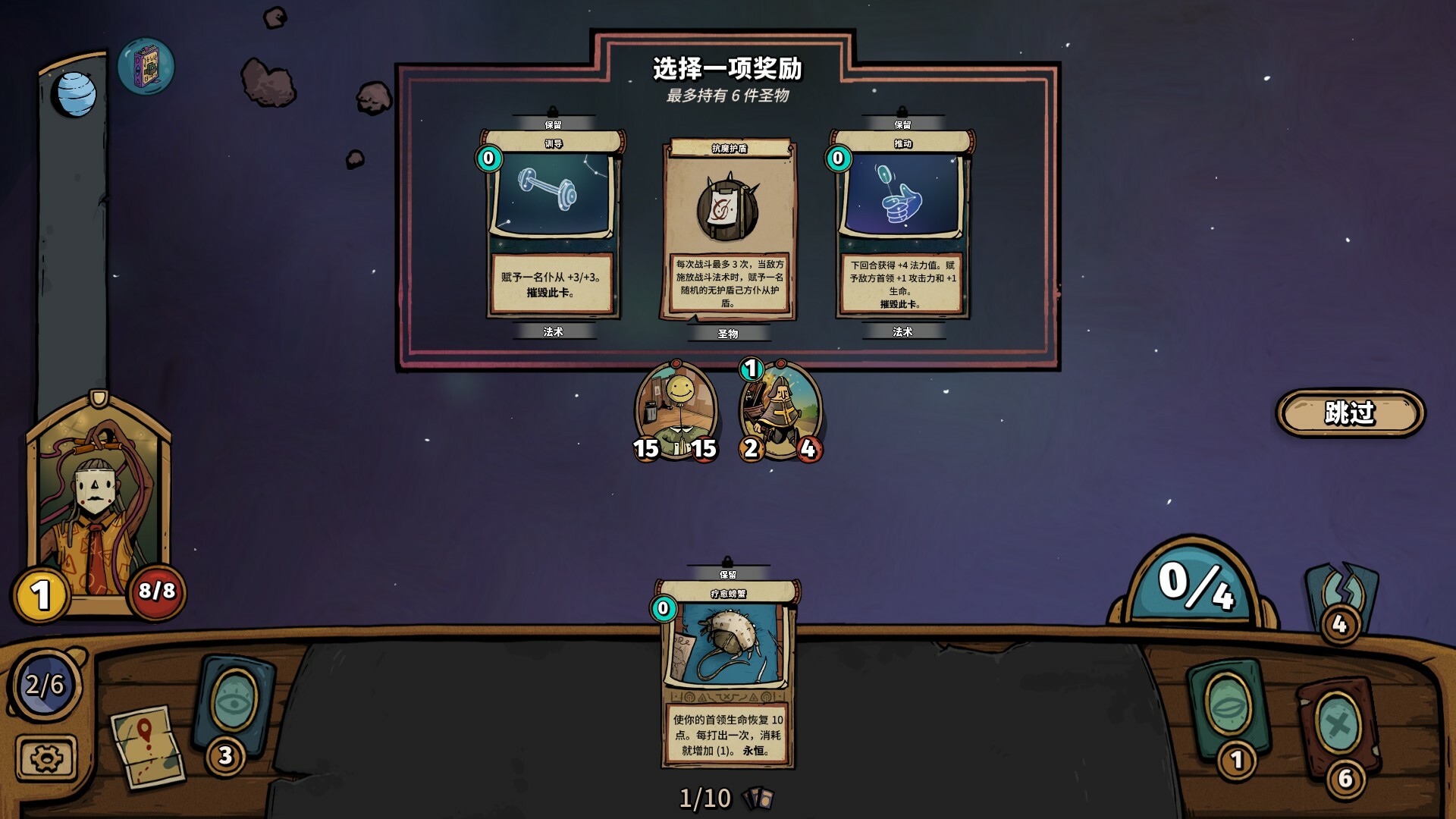Image resolution: width=1456 pixels, height=819 pixels.
Task: Toggle 保留 on the 推动 spell card
Action: 902,123
